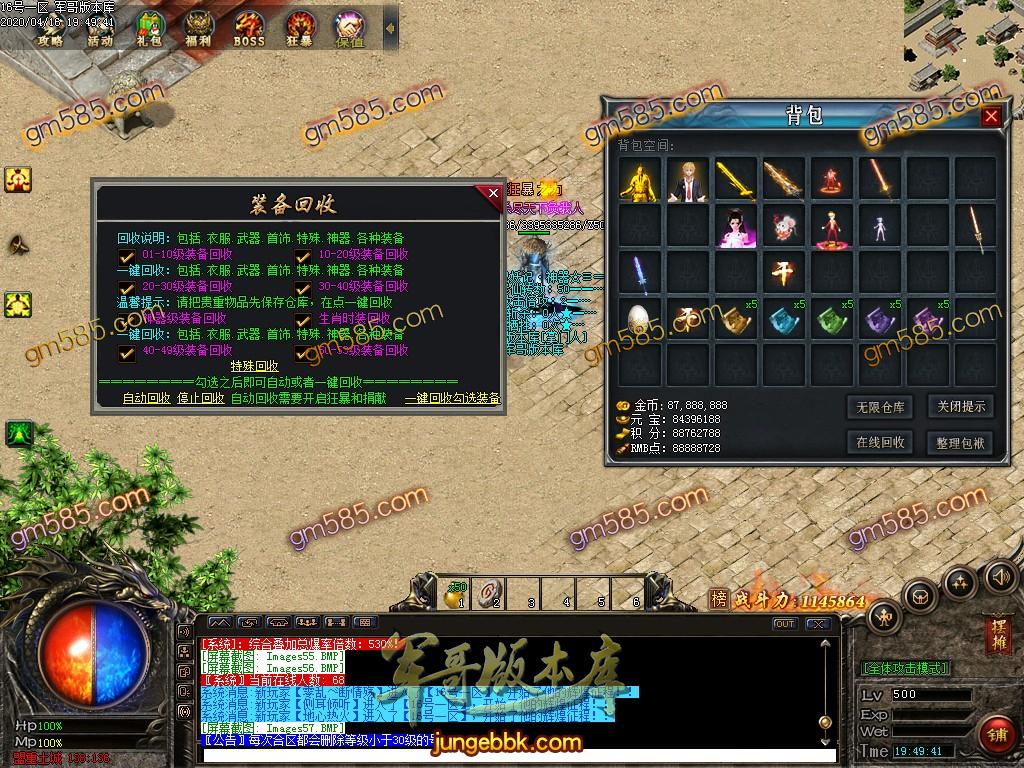Open the 特殊回收 special recycle link

tap(254, 366)
